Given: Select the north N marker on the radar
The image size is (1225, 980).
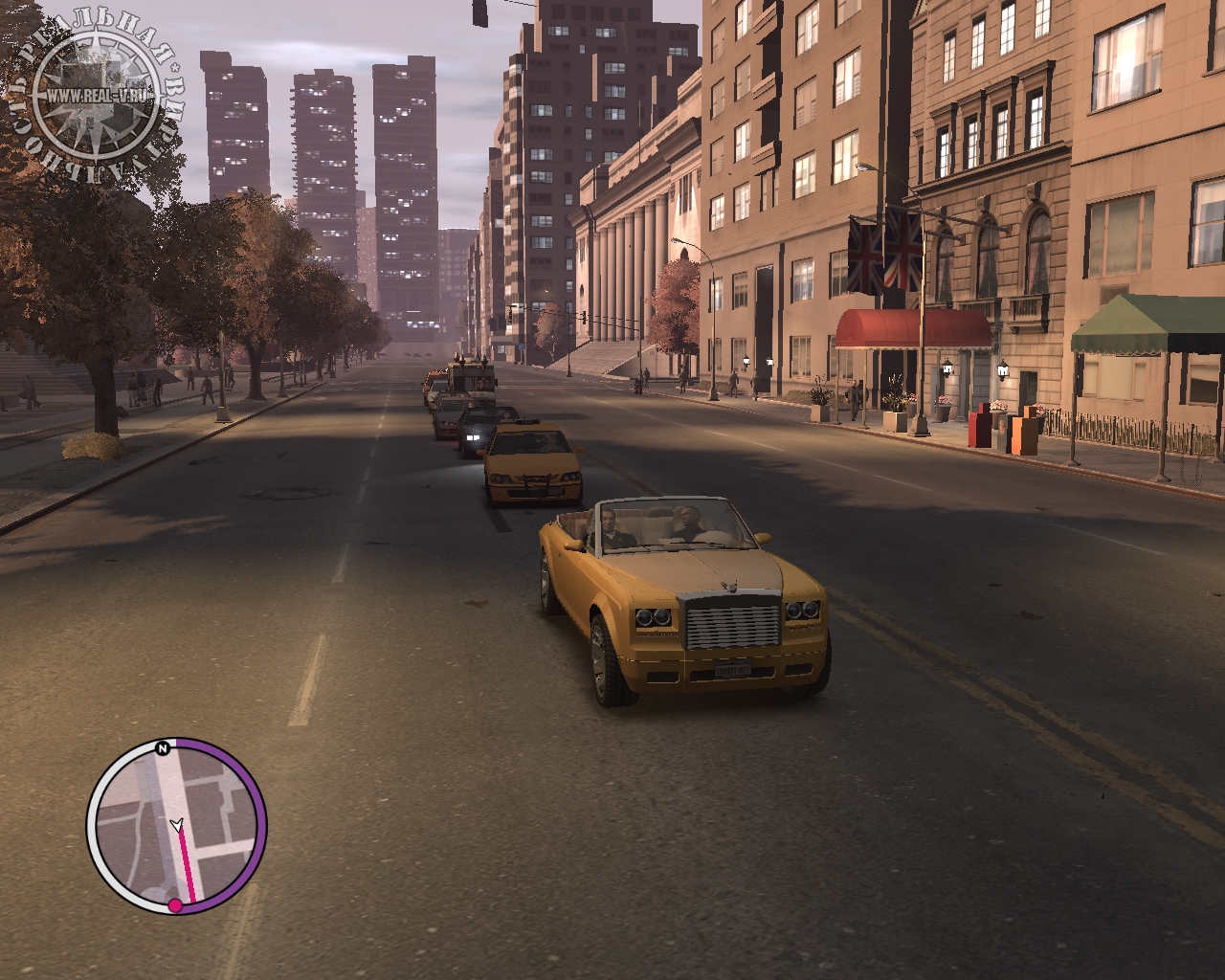Looking at the screenshot, I should [164, 747].
